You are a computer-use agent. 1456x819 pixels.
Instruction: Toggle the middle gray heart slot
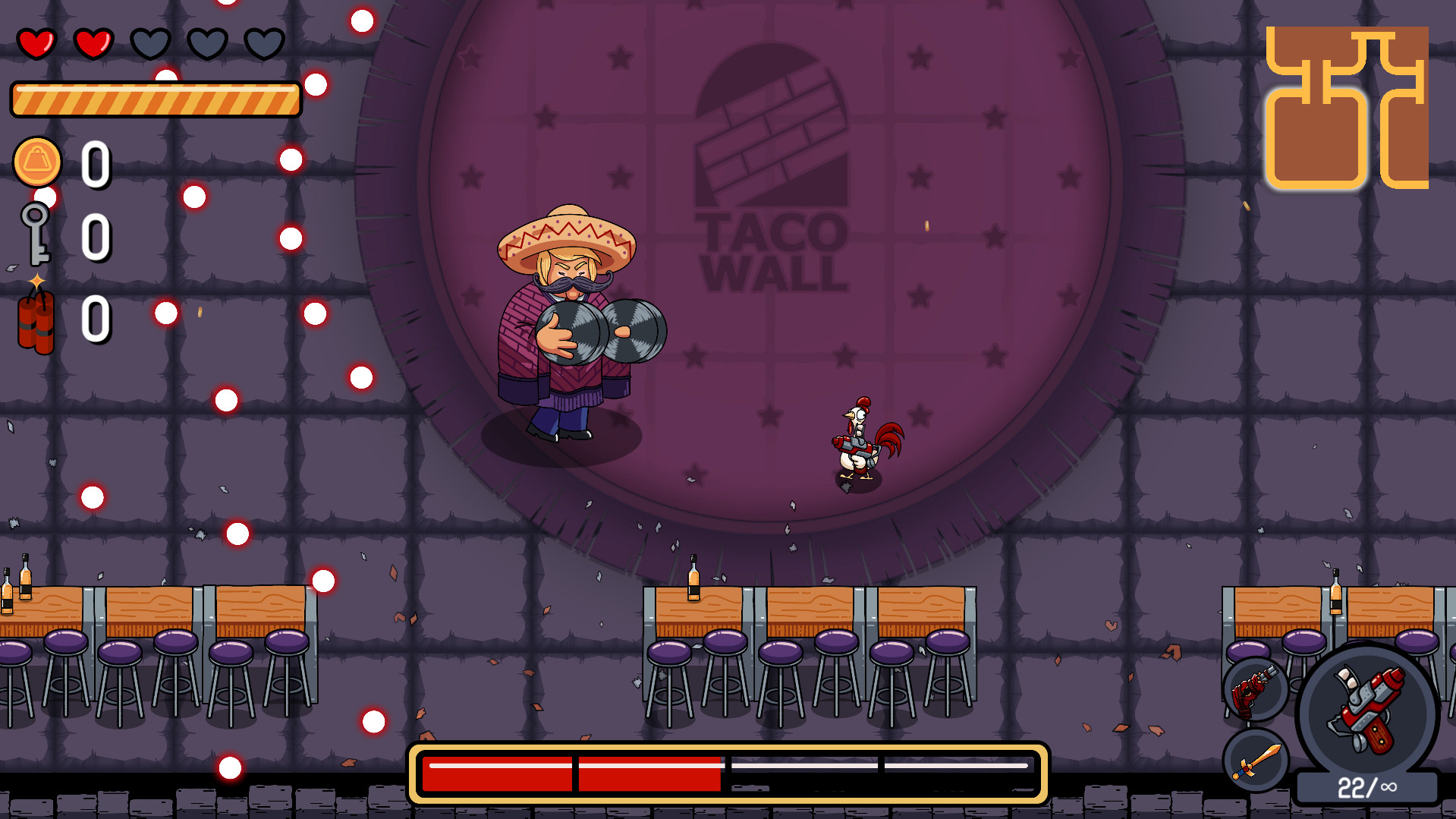tap(207, 43)
